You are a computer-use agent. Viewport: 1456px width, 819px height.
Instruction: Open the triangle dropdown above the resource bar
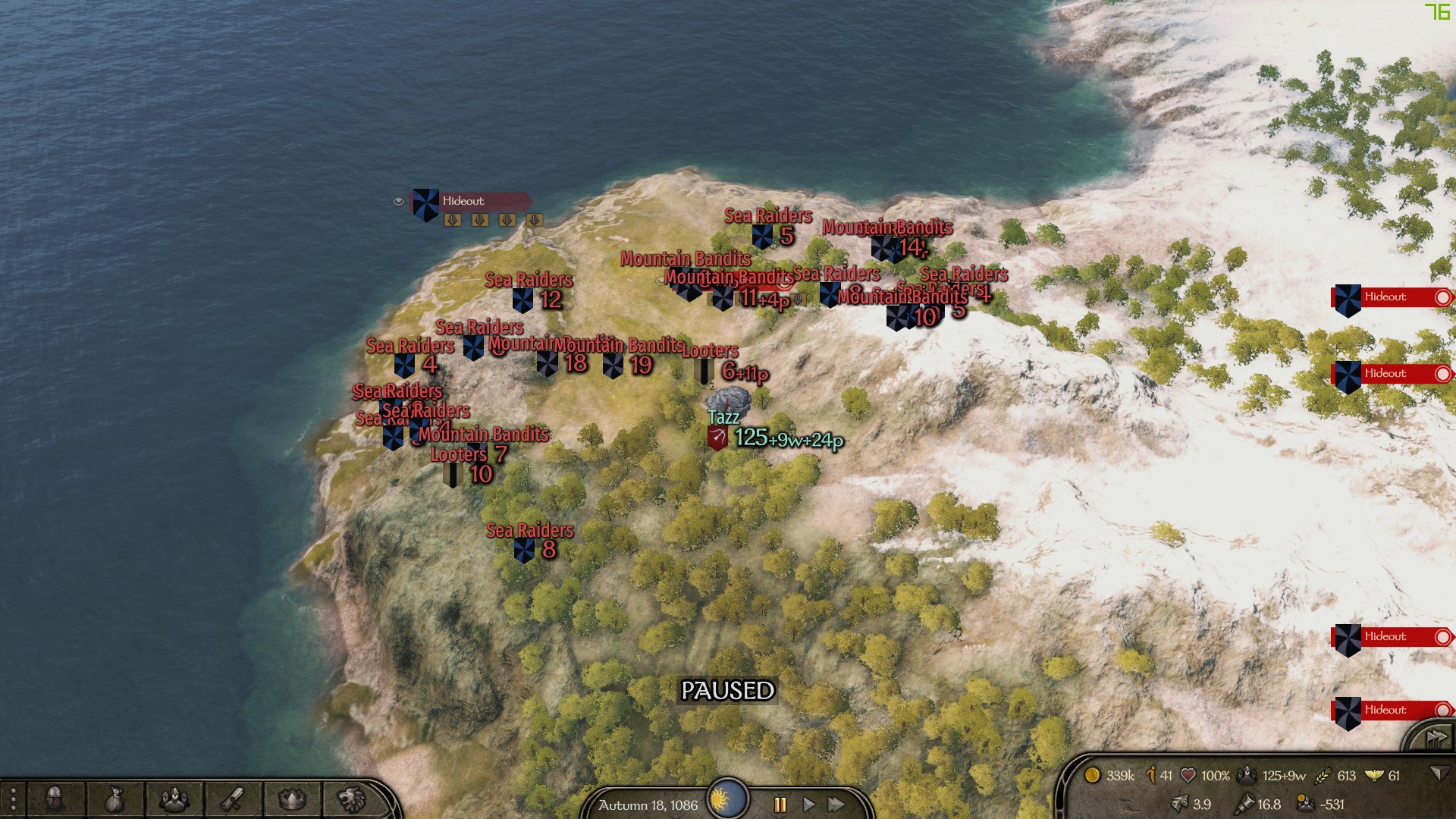coord(1441,771)
